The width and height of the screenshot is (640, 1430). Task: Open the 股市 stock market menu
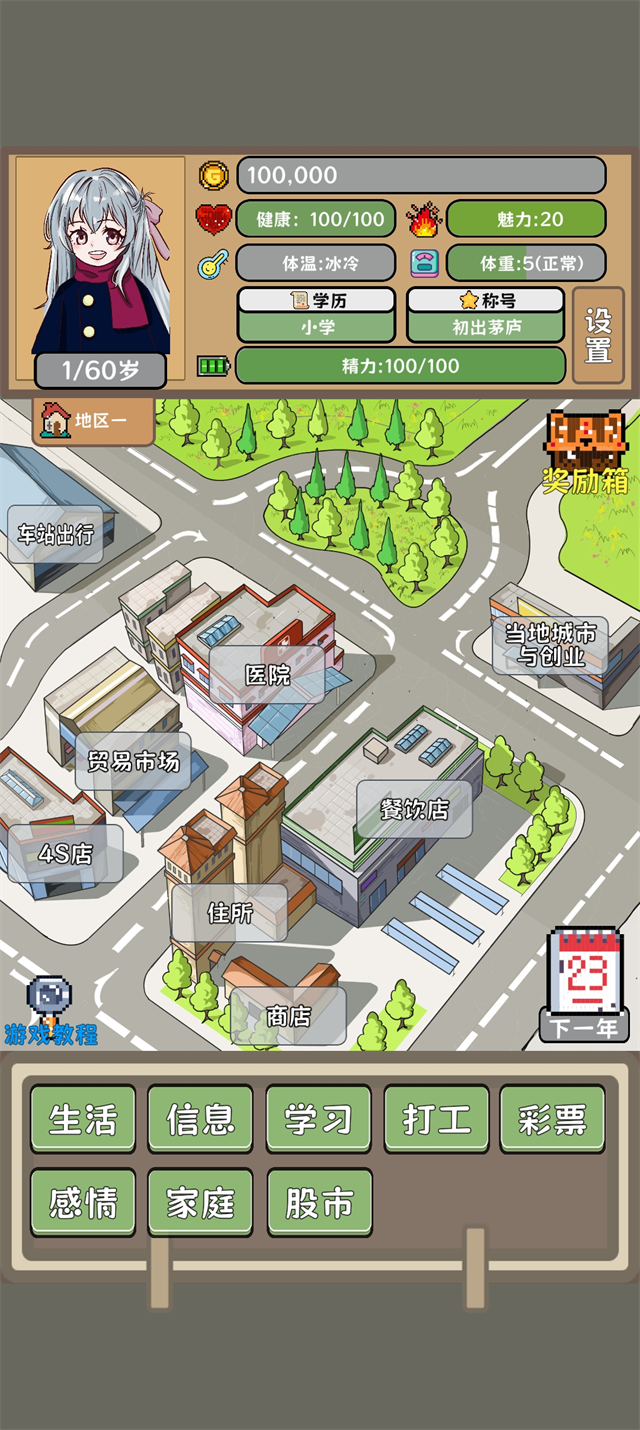(x=318, y=1203)
